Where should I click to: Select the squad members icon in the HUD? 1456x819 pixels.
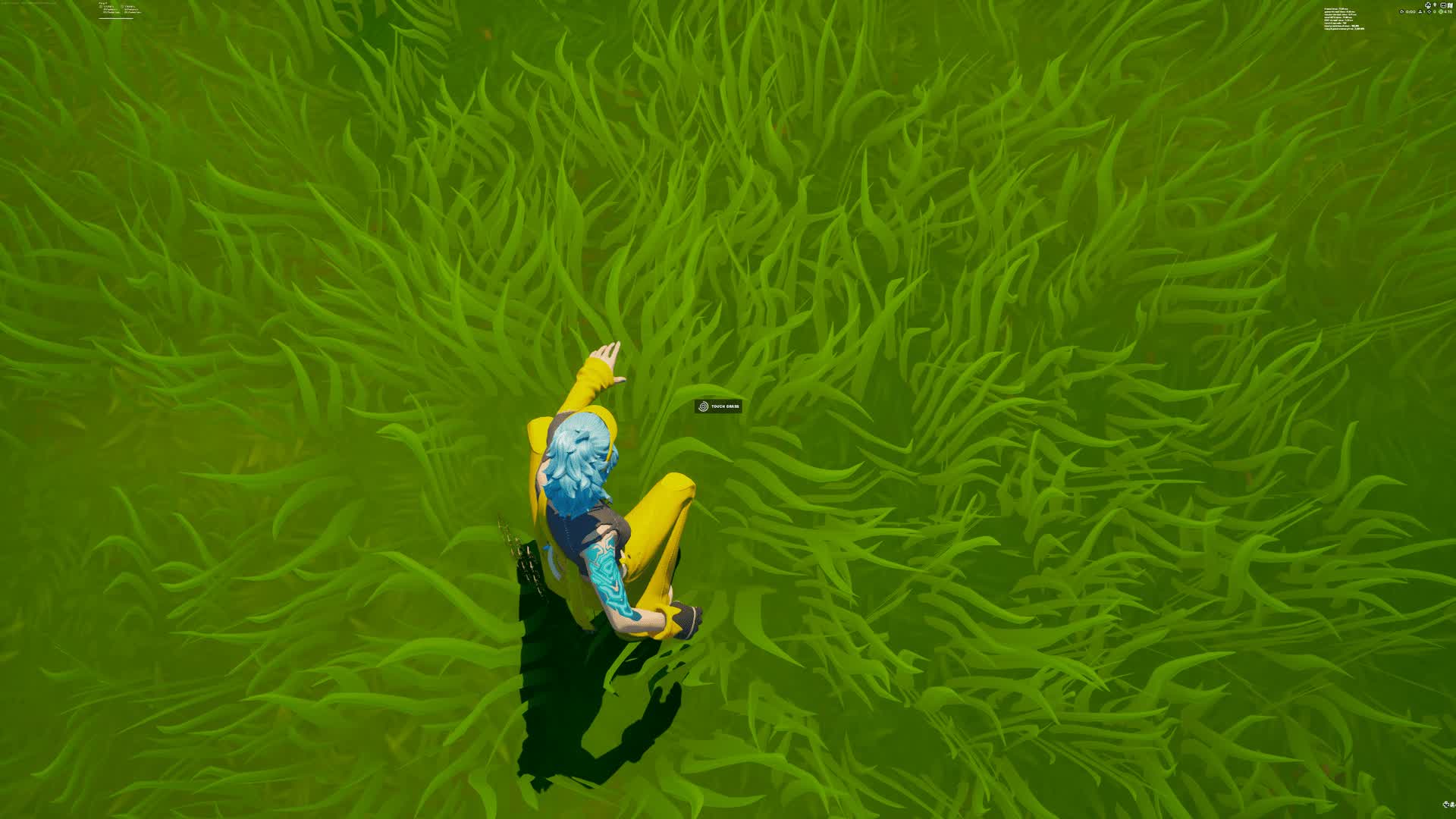pyautogui.click(x=1420, y=11)
